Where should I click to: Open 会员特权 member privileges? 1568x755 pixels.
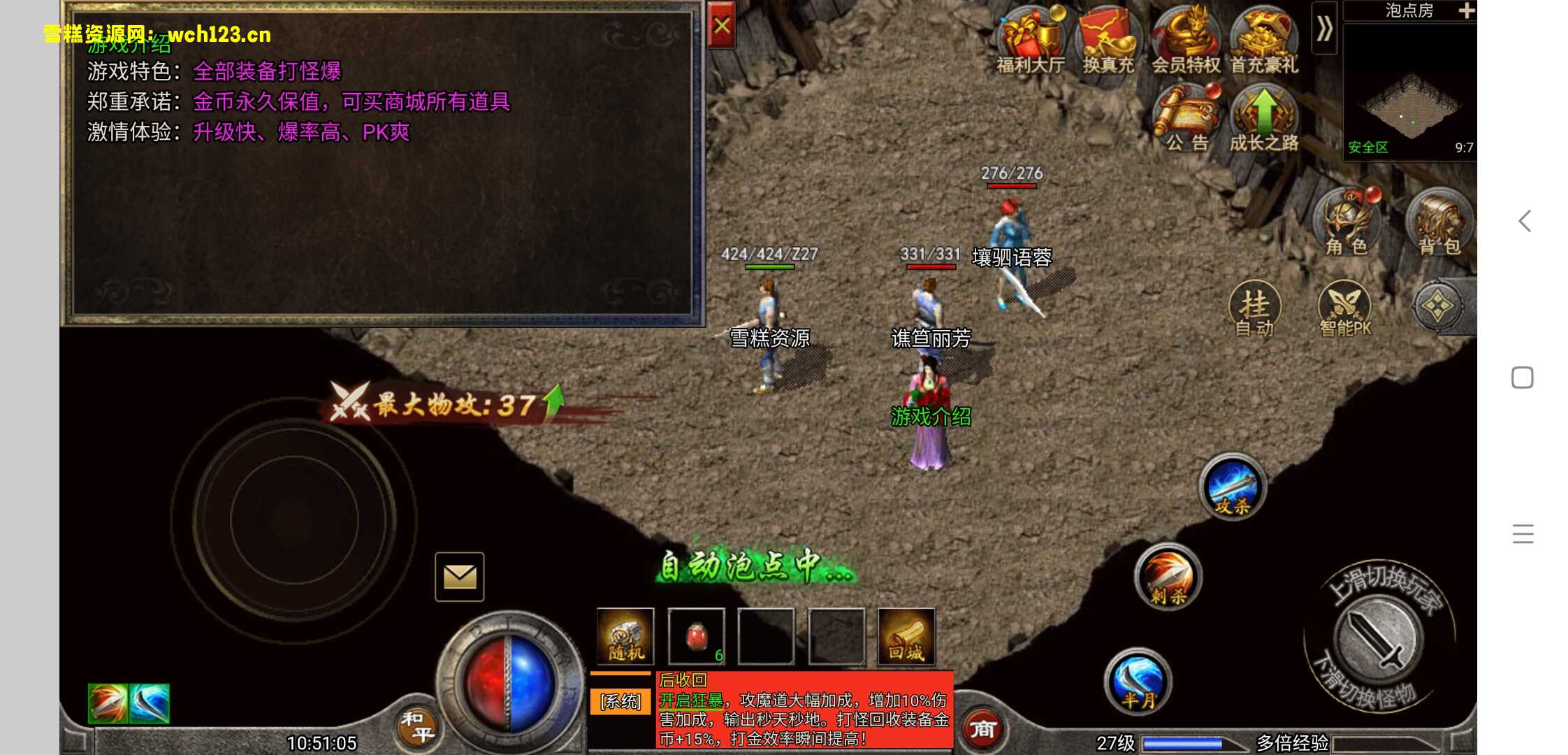tap(1186, 39)
